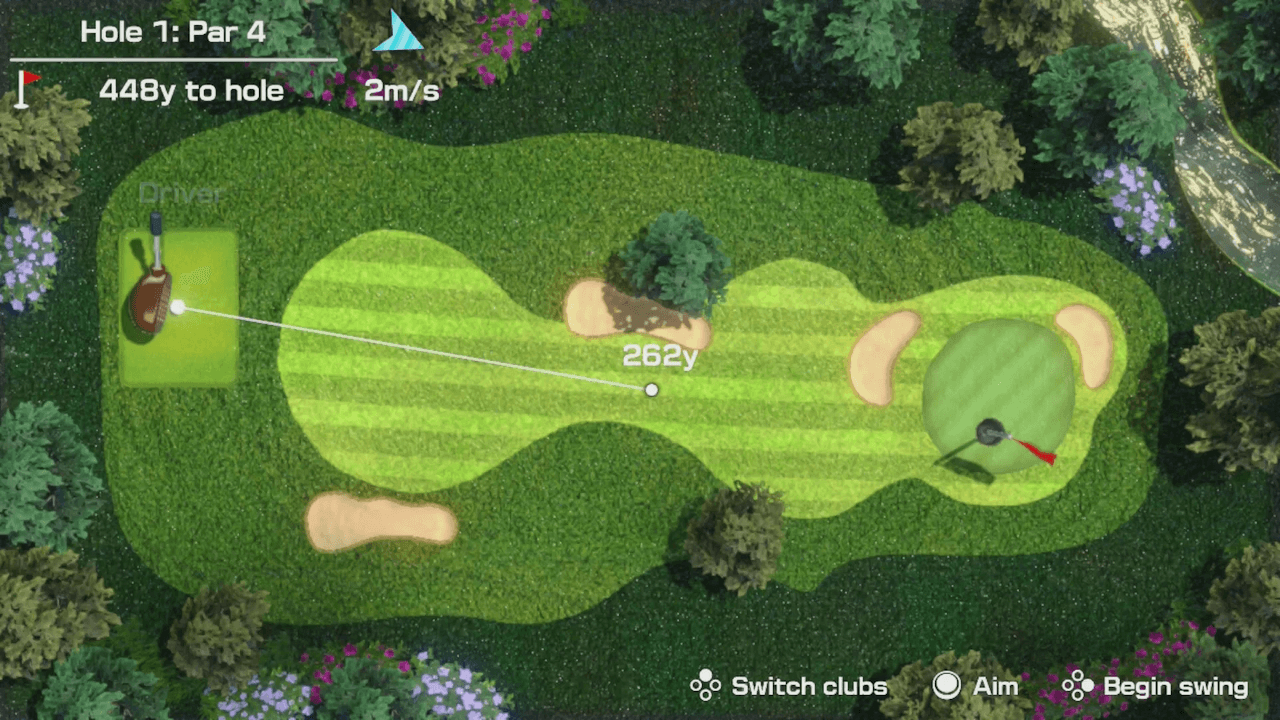Click the faded Driver label above tee
This screenshot has height=720, width=1280.
180,192
